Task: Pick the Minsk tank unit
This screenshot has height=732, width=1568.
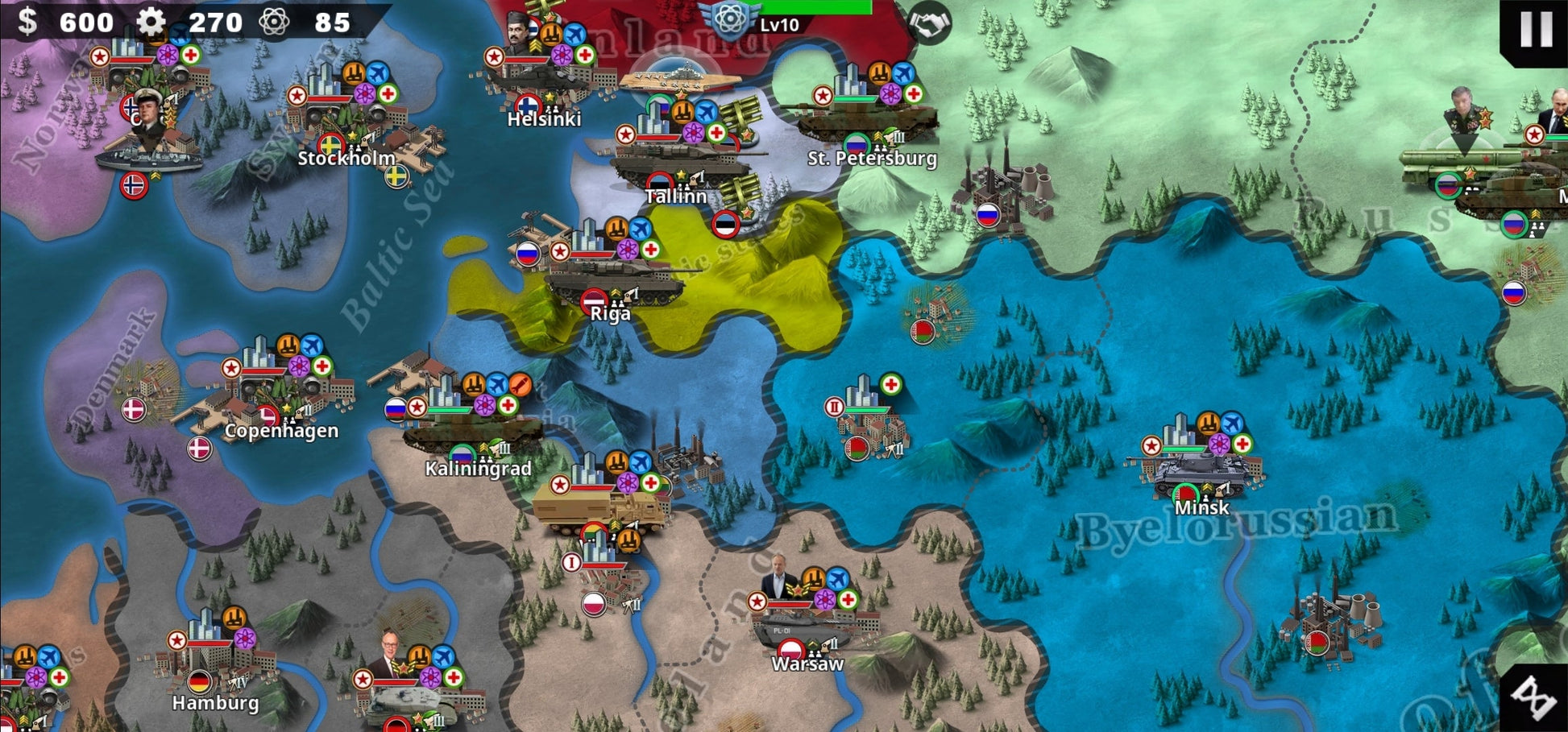Action: click(x=1201, y=474)
